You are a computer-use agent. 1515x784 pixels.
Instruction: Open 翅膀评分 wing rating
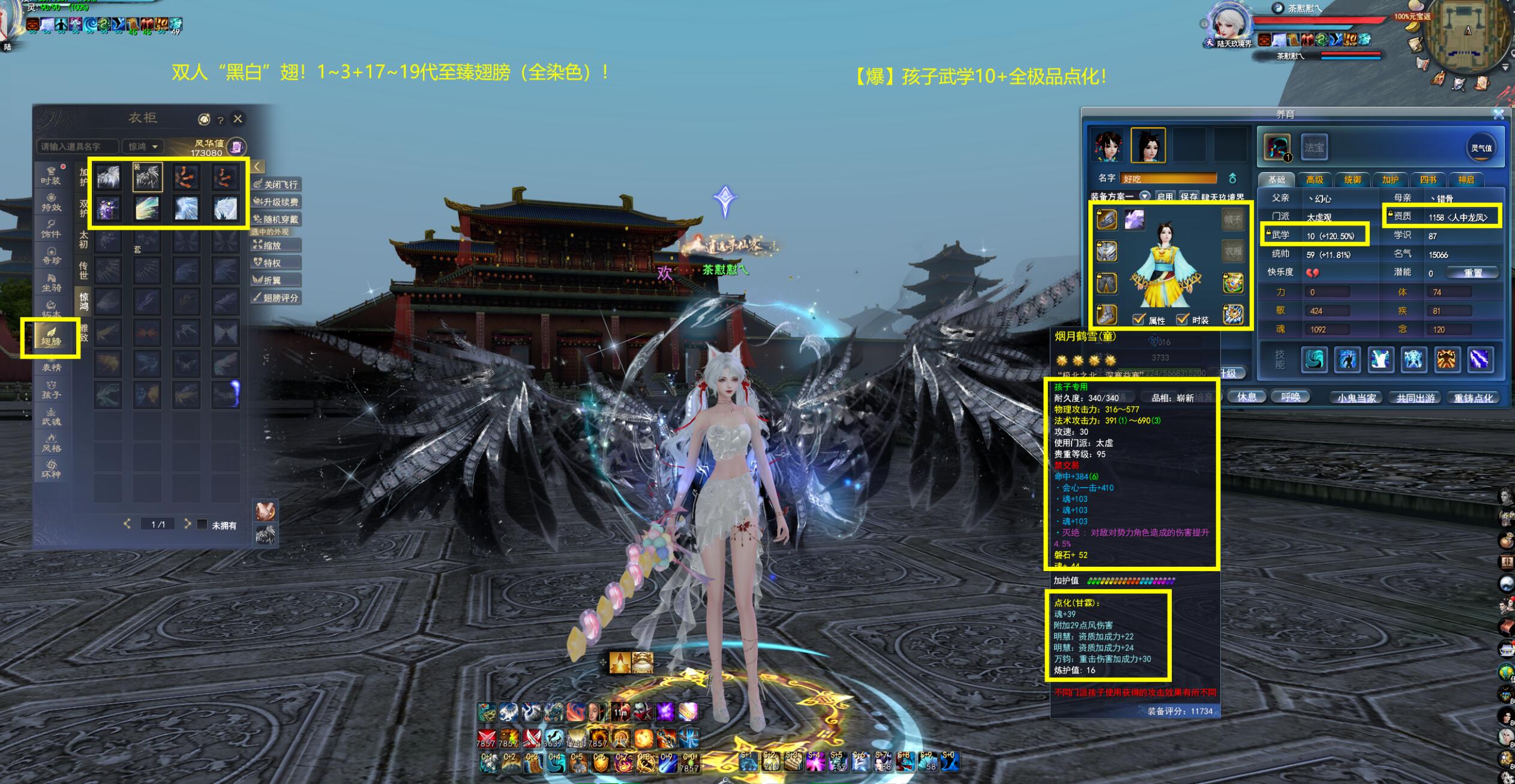(x=277, y=298)
